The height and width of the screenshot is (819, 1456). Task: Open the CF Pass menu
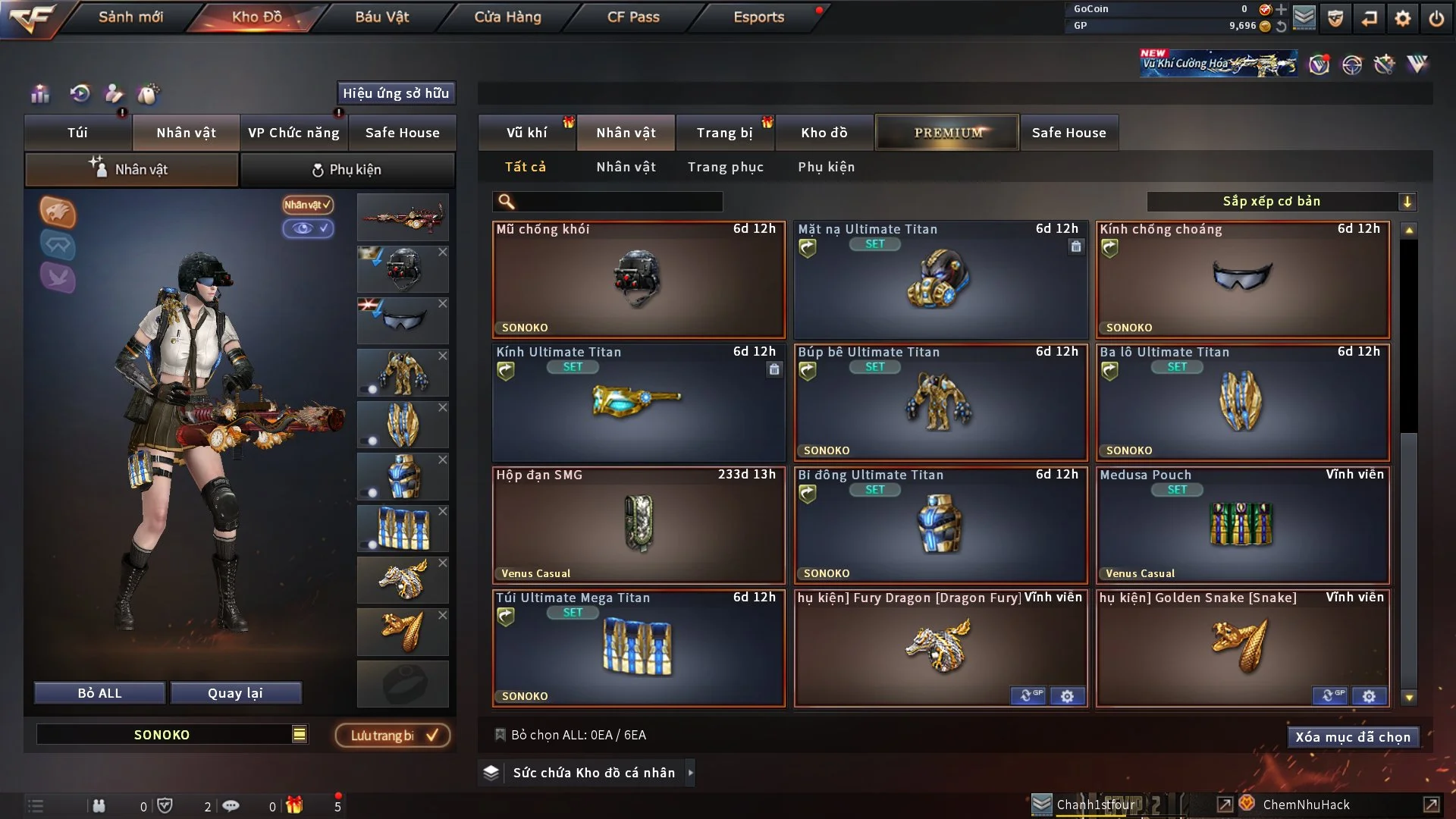[x=633, y=17]
